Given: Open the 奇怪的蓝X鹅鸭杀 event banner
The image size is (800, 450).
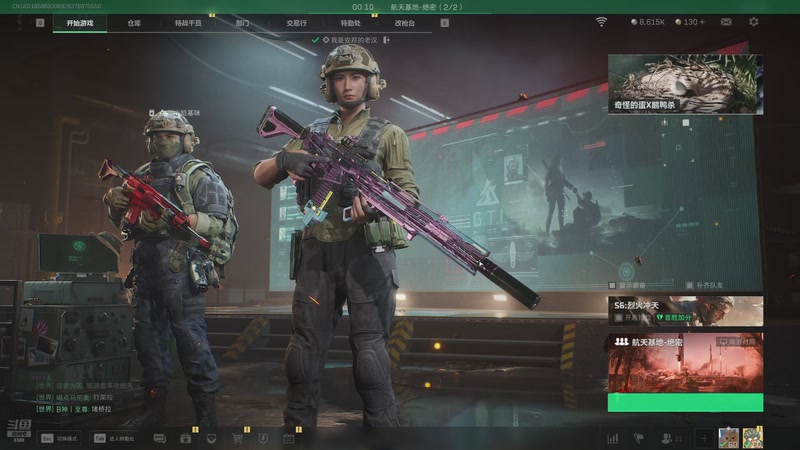Looking at the screenshot, I should click(685, 83).
